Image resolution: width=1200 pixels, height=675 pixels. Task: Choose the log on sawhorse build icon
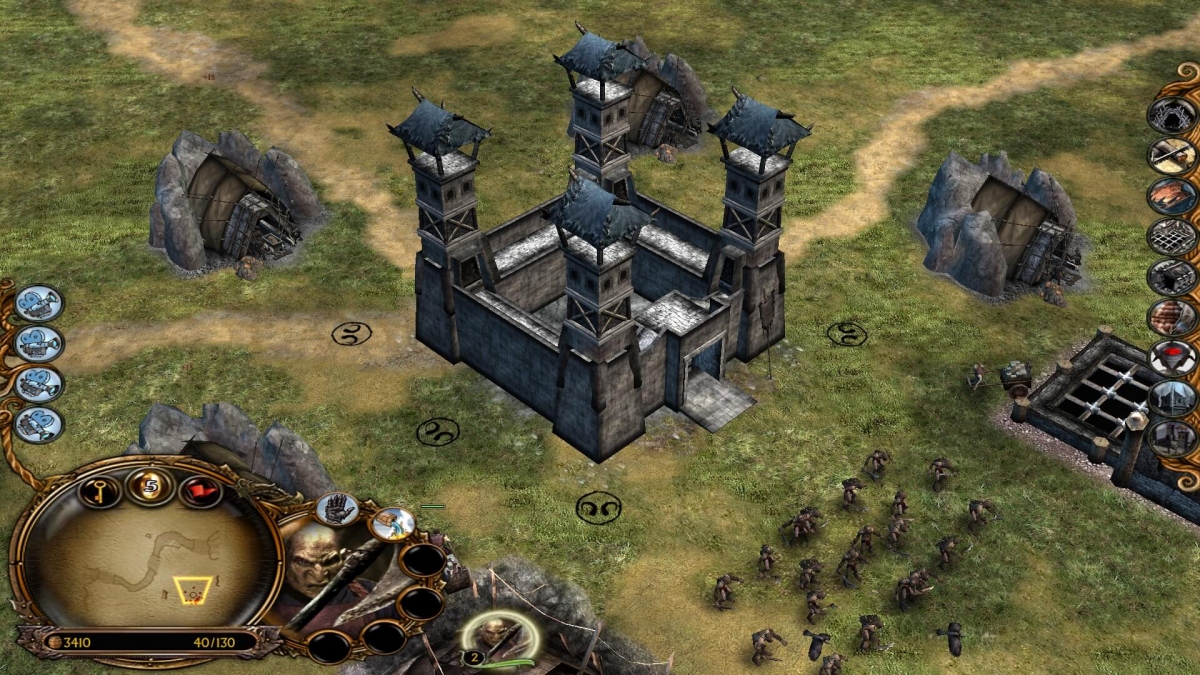tap(1172, 155)
